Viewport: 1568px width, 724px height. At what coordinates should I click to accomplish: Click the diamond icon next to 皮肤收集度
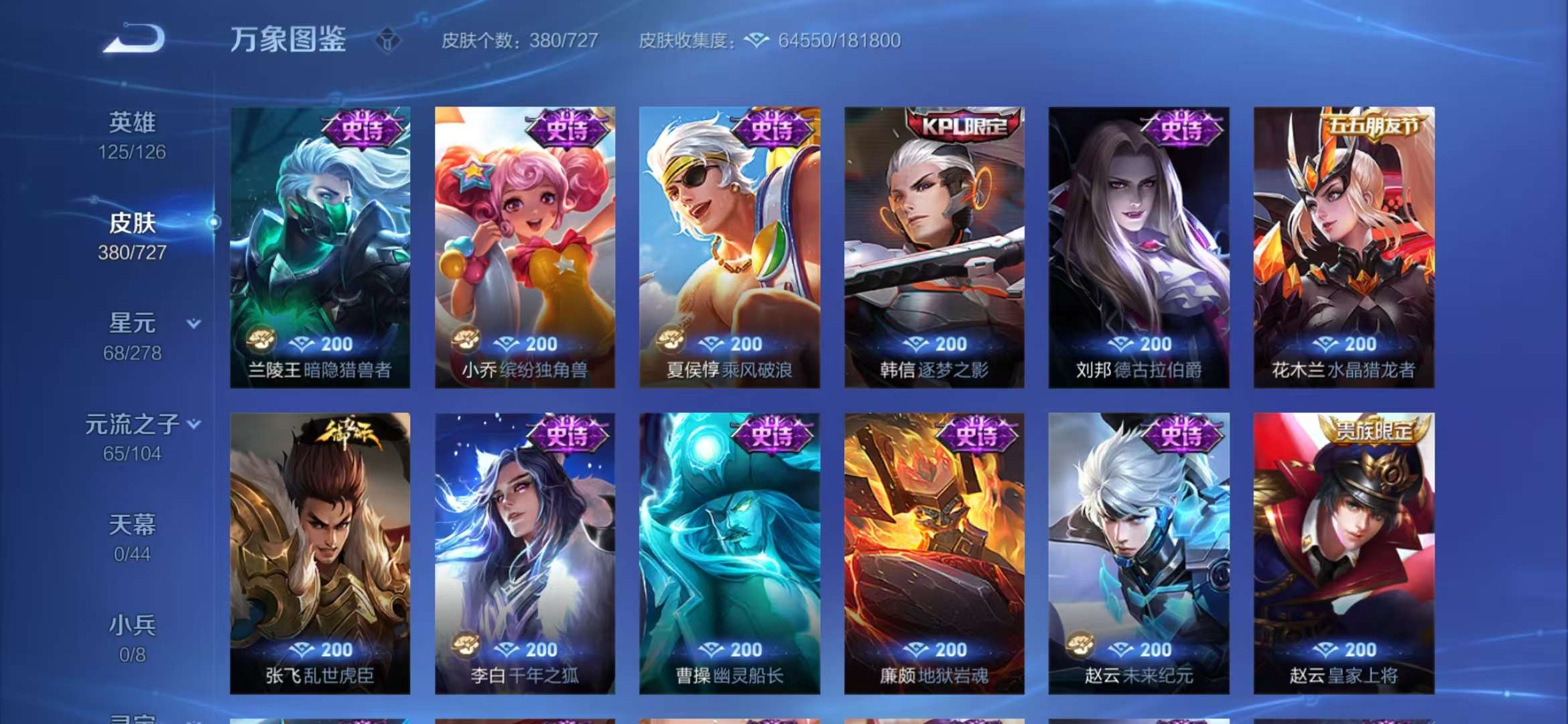(x=756, y=40)
